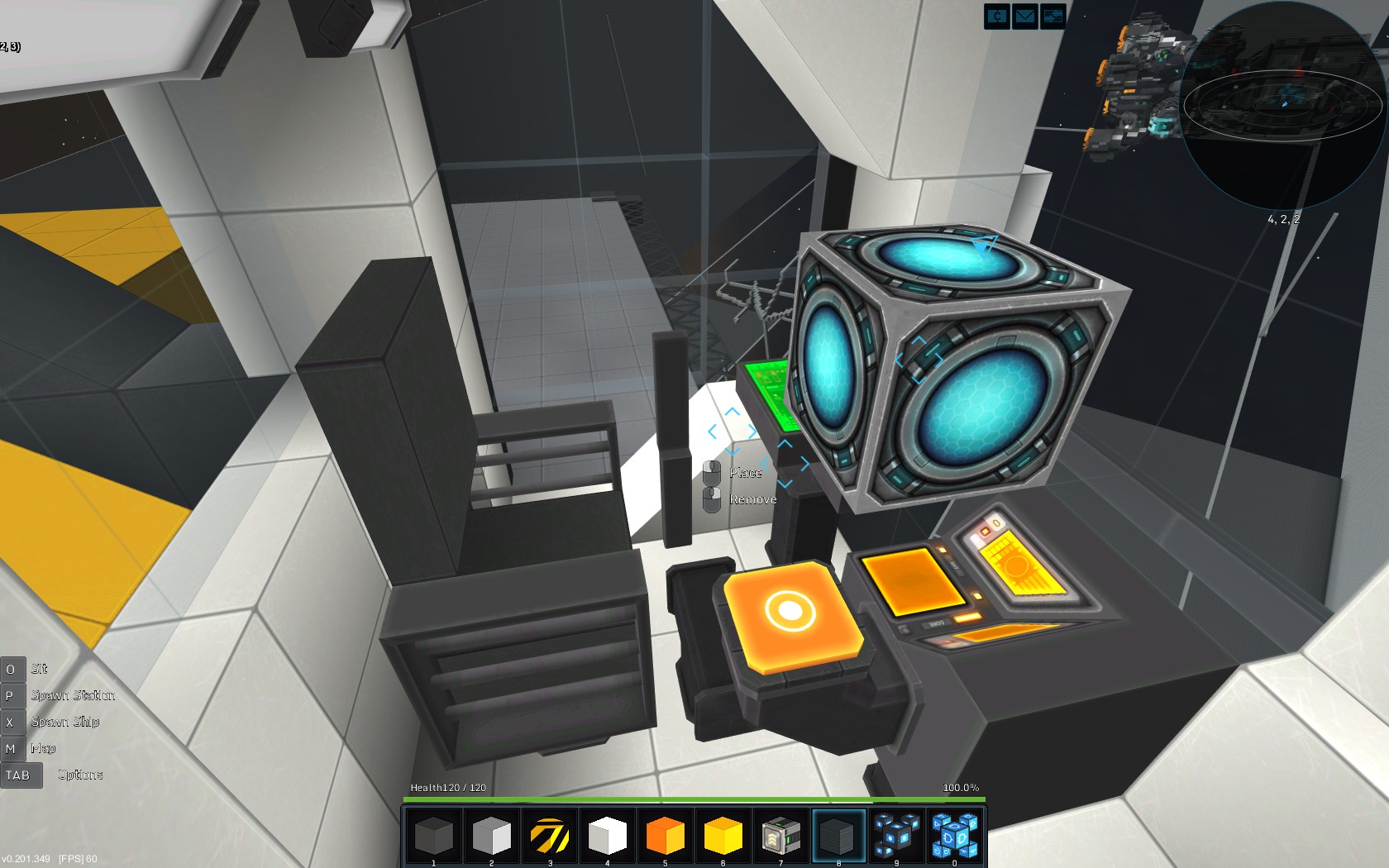Select the highlighted black ribbed block slot

[x=838, y=835]
